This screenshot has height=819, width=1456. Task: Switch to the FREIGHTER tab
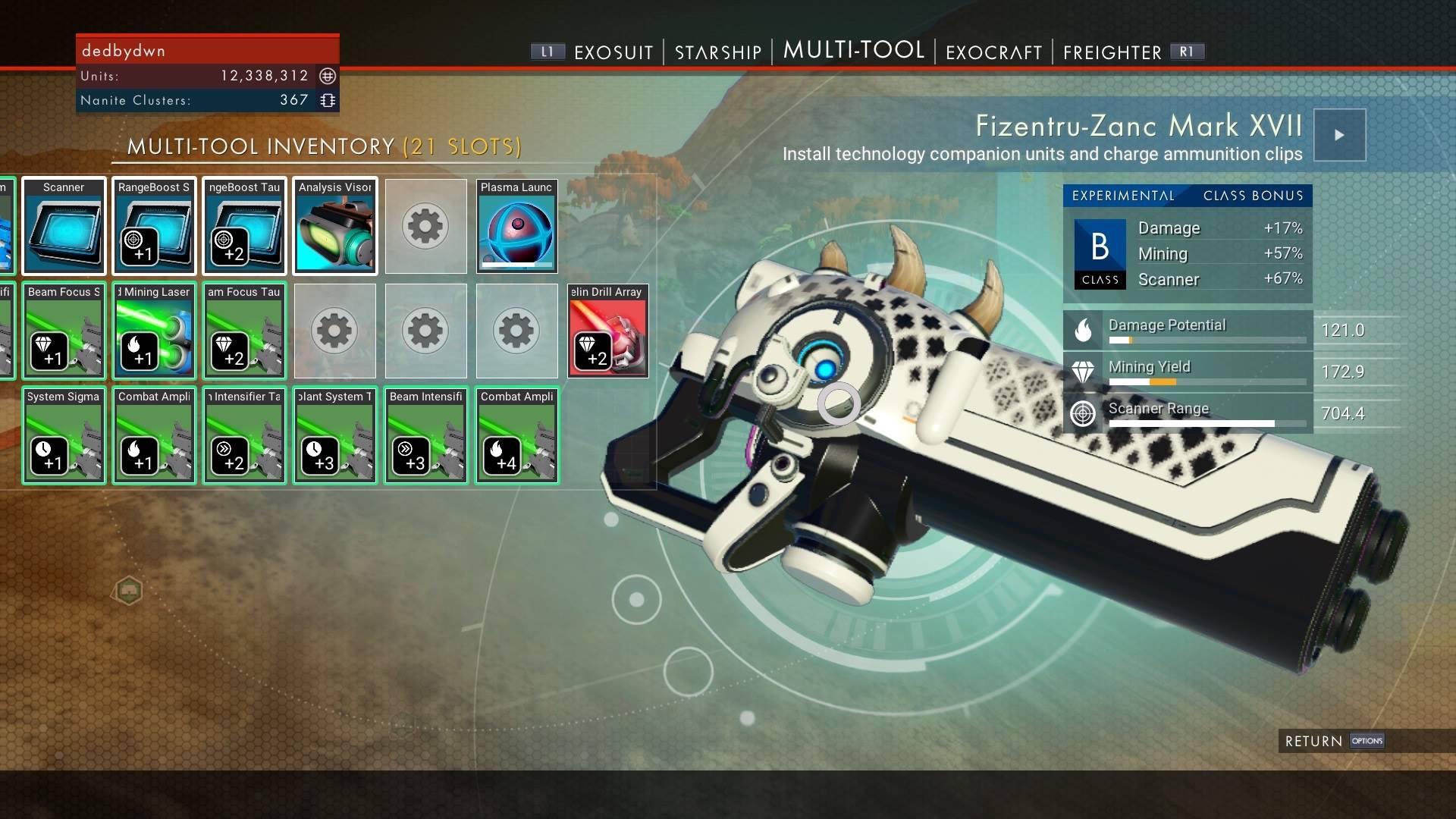1112,52
